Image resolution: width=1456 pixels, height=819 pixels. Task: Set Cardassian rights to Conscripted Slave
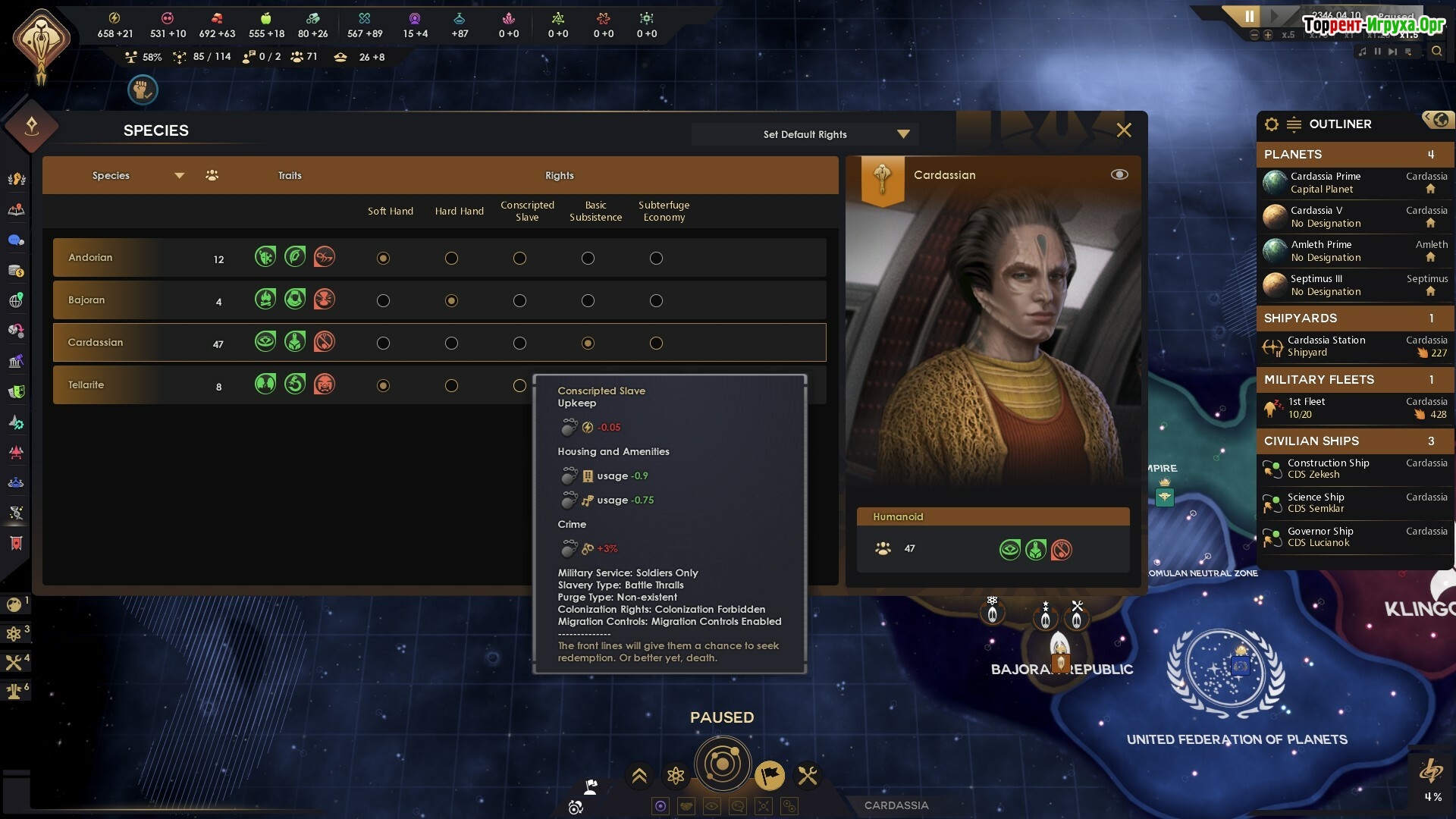[519, 344]
